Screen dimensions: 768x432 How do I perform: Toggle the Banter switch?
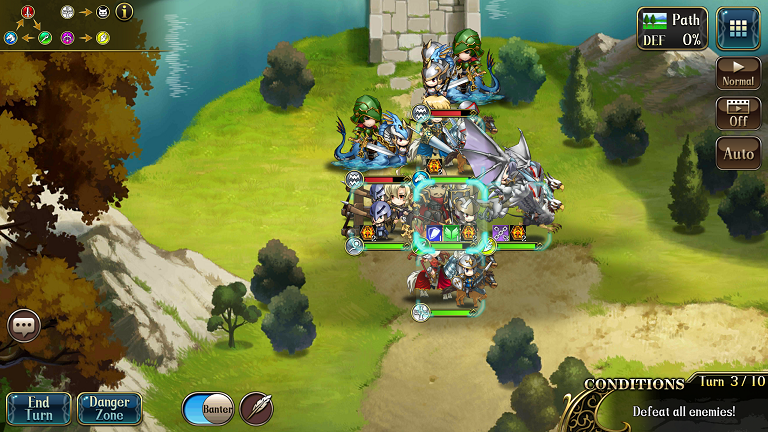click(208, 408)
